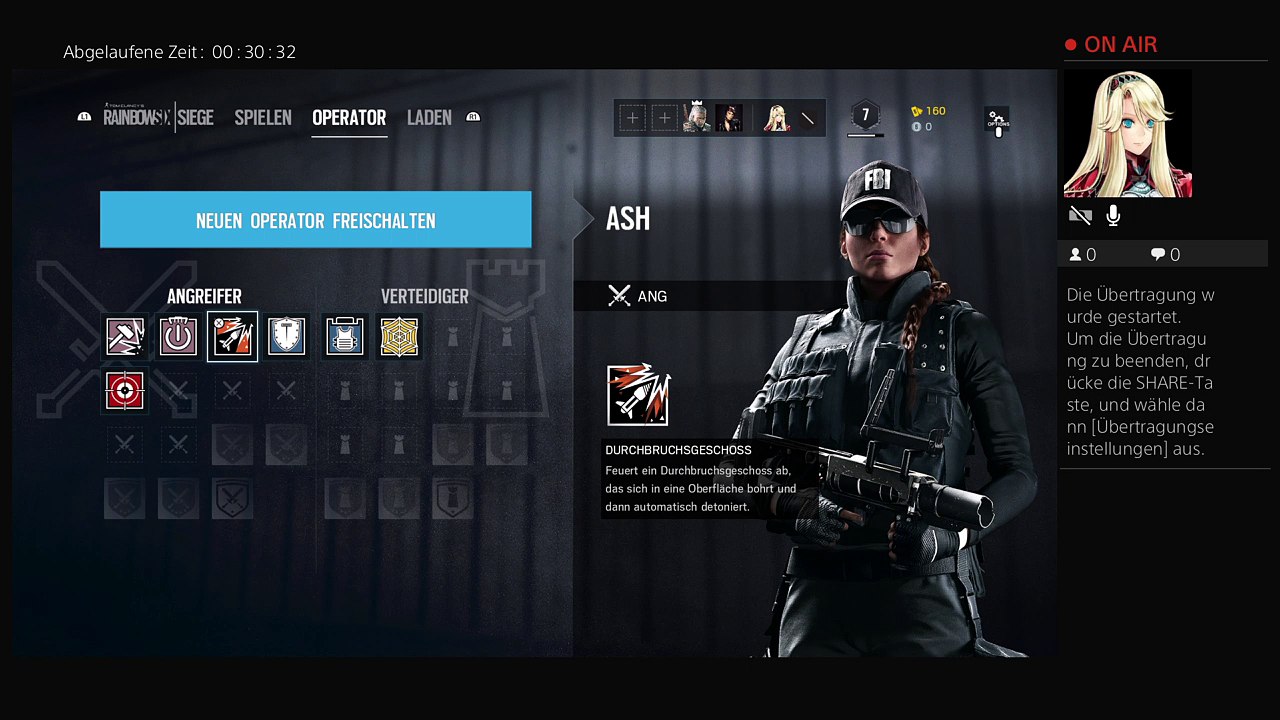Open the Operator tab

point(349,118)
